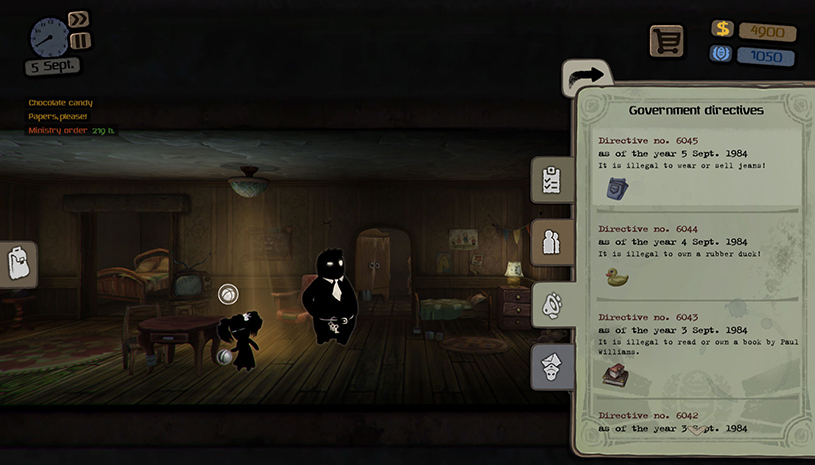Pause the game with the pause button
Viewport: 815px width, 465px height.
coord(80,41)
